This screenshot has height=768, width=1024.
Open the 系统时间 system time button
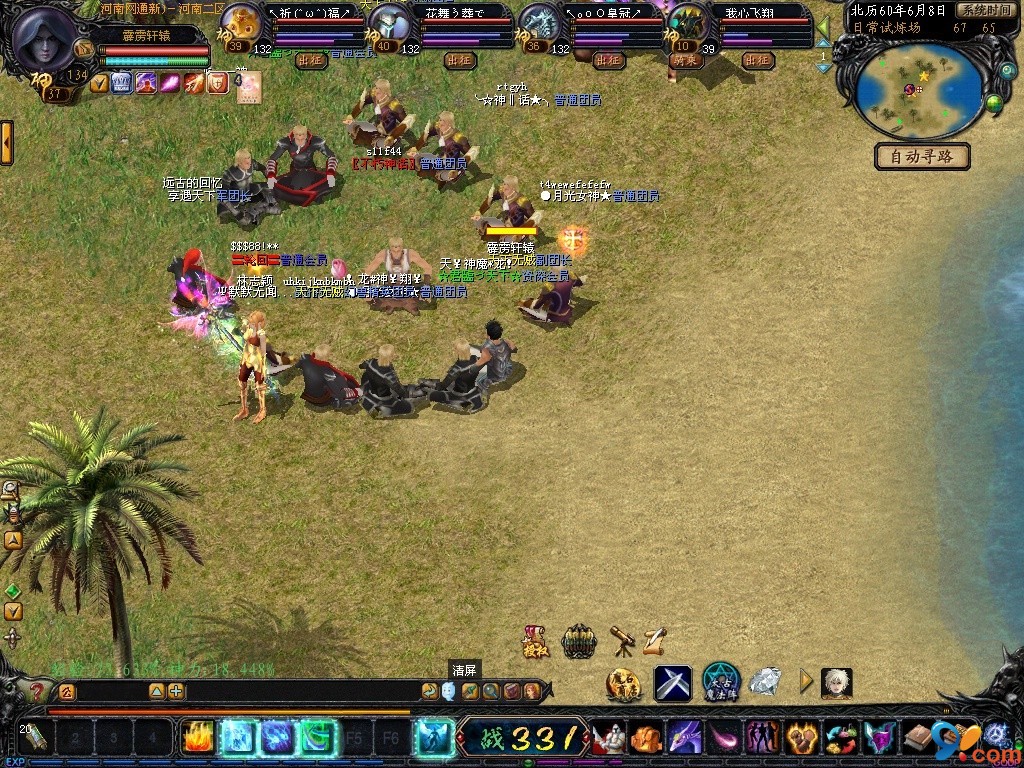984,10
